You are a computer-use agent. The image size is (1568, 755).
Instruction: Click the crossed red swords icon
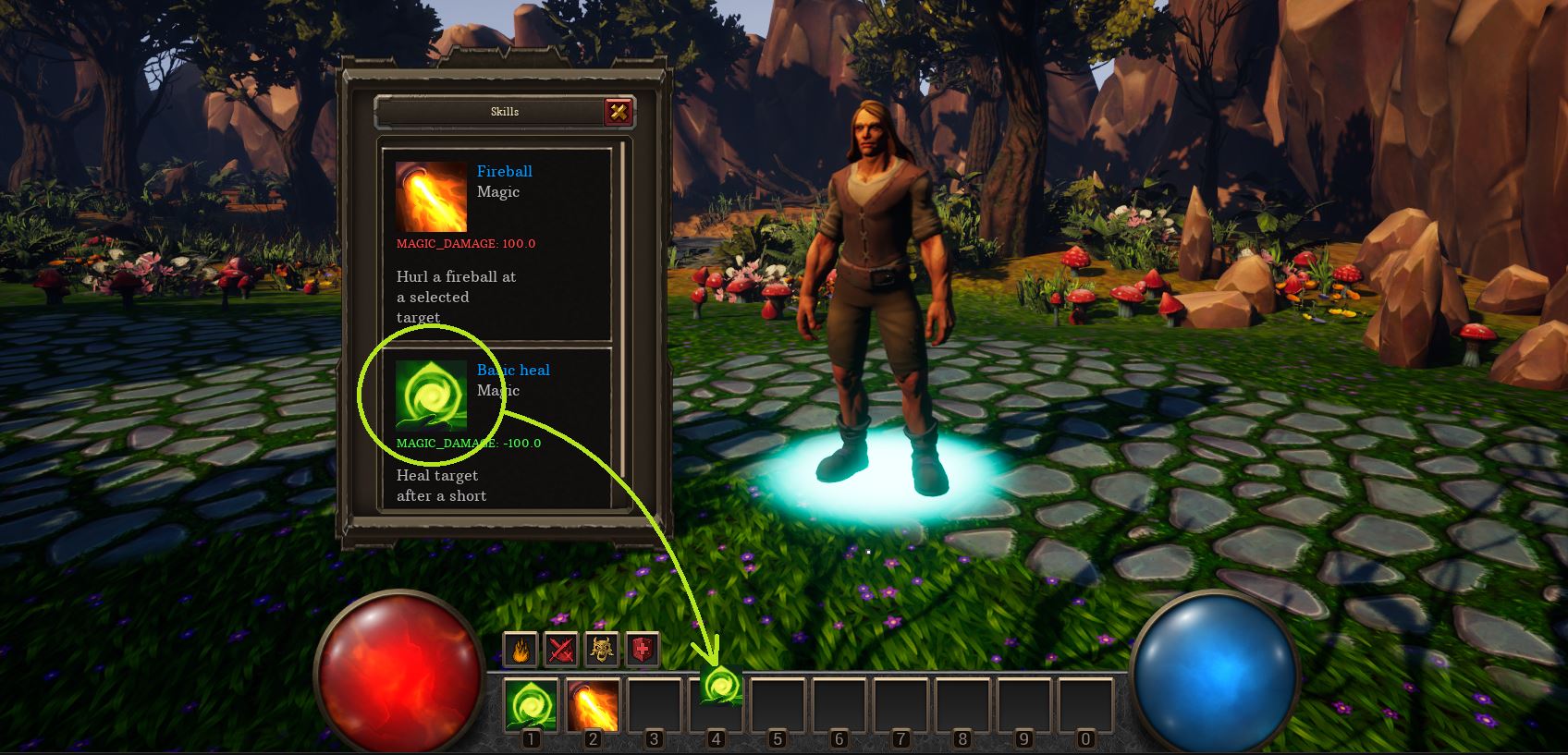561,650
